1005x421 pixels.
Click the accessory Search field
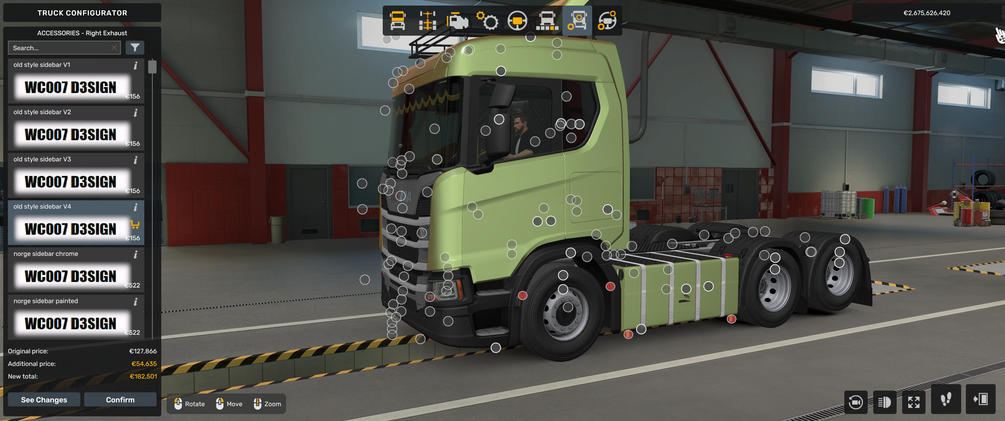62,47
